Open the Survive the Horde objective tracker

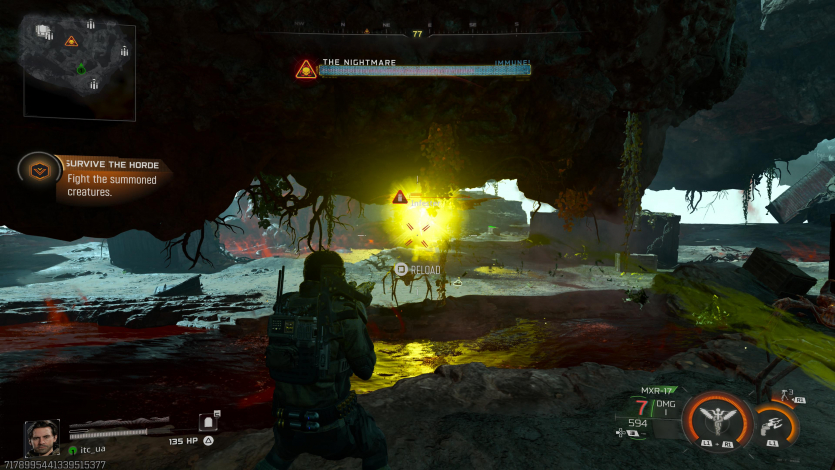[40, 170]
